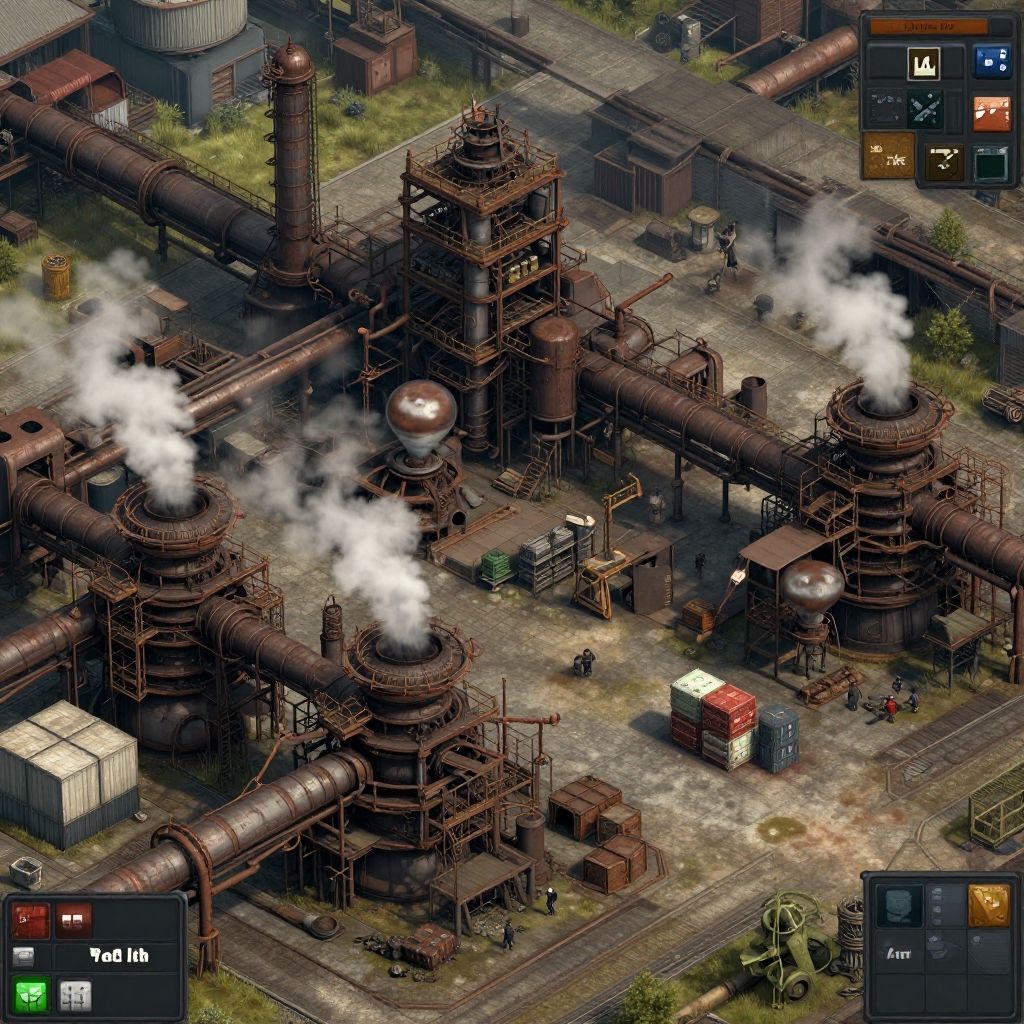The height and width of the screenshot is (1024, 1024).
Task: Activate the brown pipe-and-wrench icon
Action: pyautogui.click(x=943, y=160)
